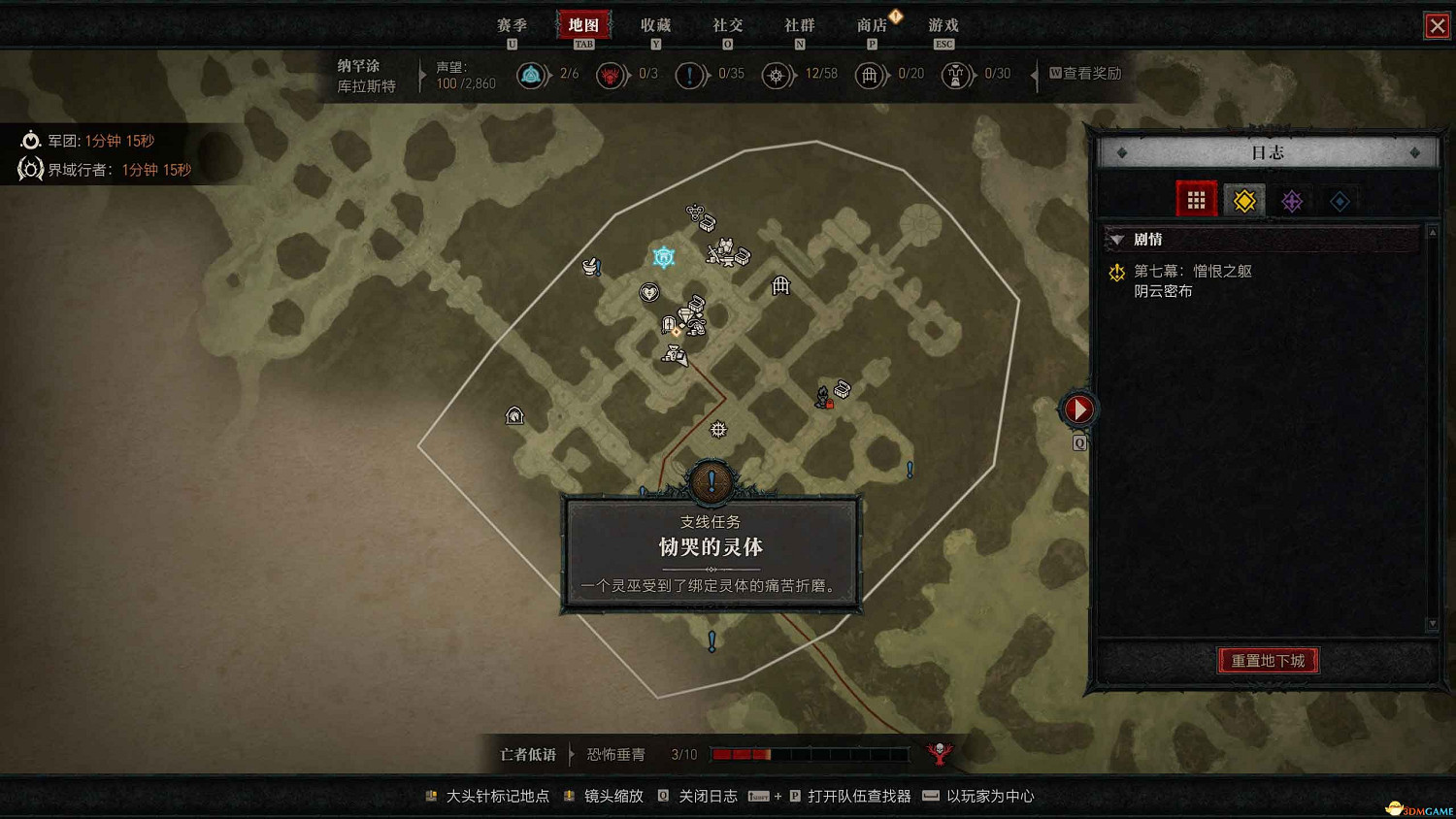Click the healer heart icon on the map
This screenshot has height=819, width=1456.
648,291
